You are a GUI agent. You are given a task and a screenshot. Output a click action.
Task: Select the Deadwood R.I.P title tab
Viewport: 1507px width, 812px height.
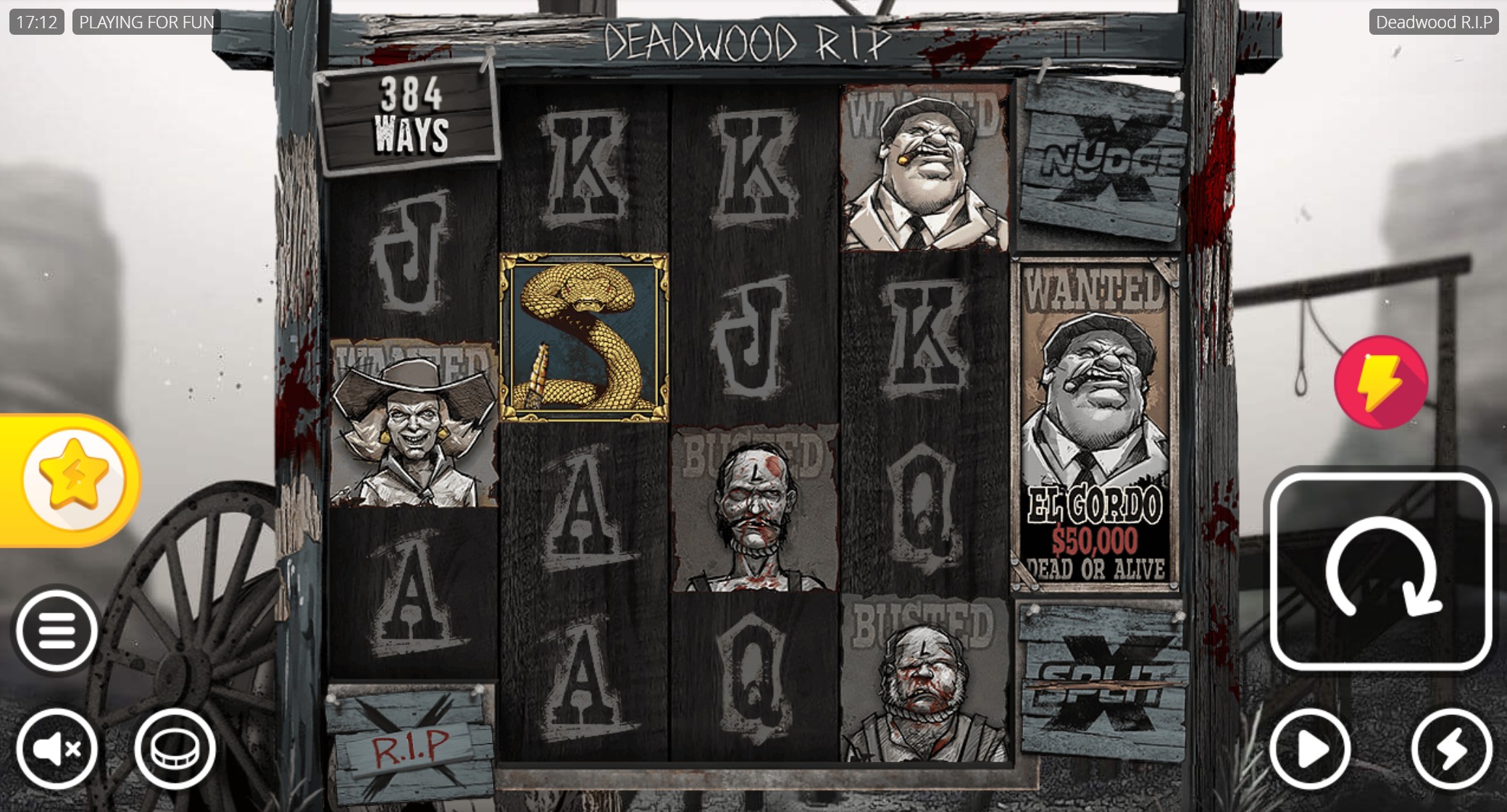click(1435, 22)
